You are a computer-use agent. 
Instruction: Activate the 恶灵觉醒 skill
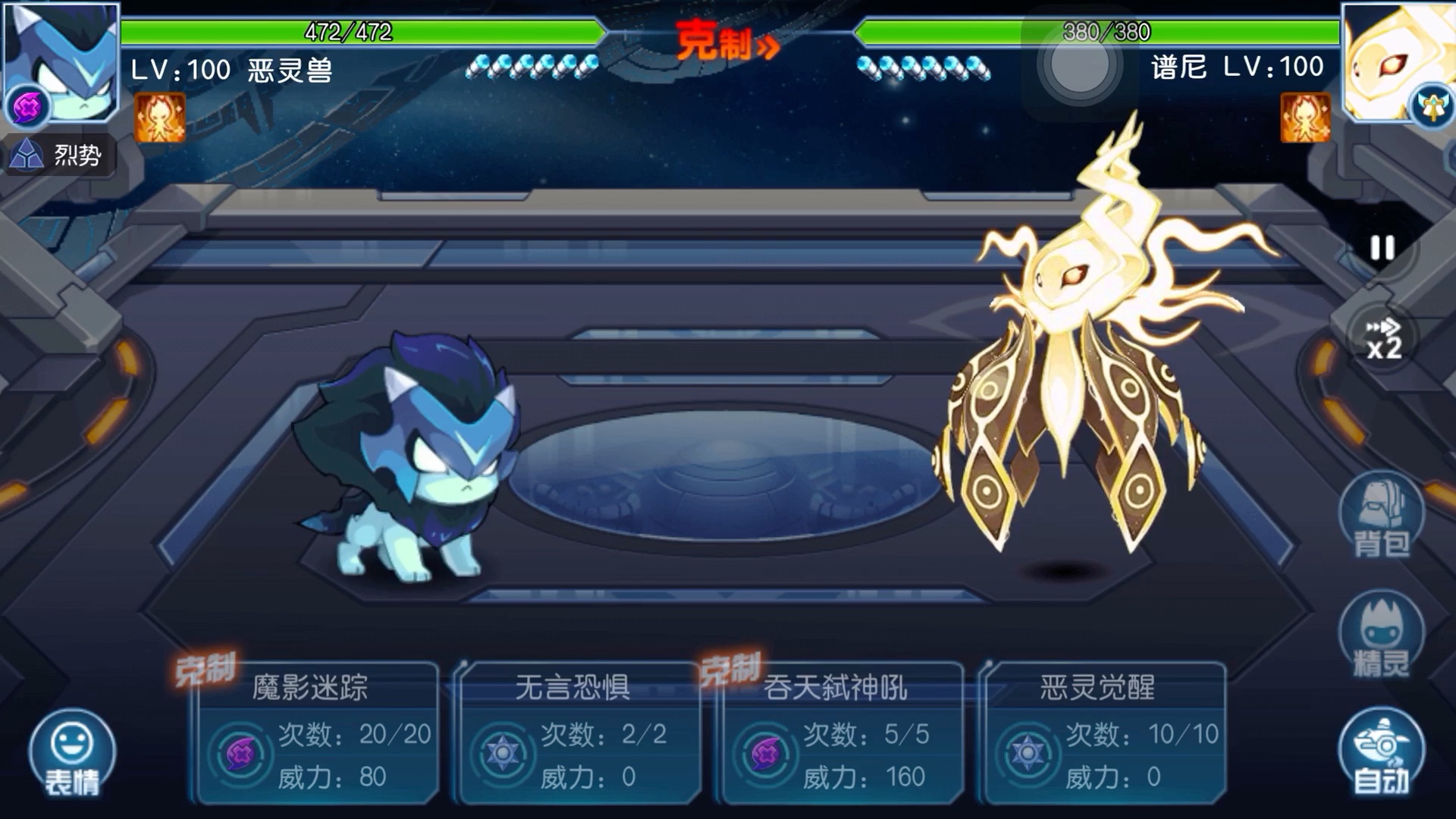click(x=1104, y=733)
